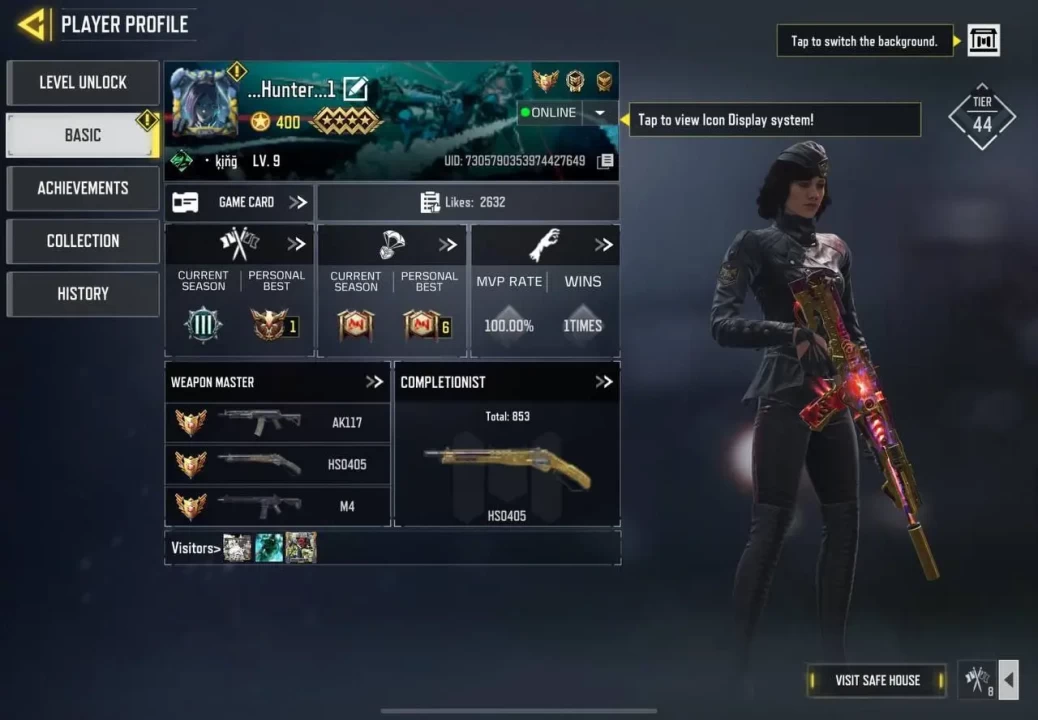Tap the Likes counter button
Screen dimensions: 1038x720
pyautogui.click(x=467, y=202)
